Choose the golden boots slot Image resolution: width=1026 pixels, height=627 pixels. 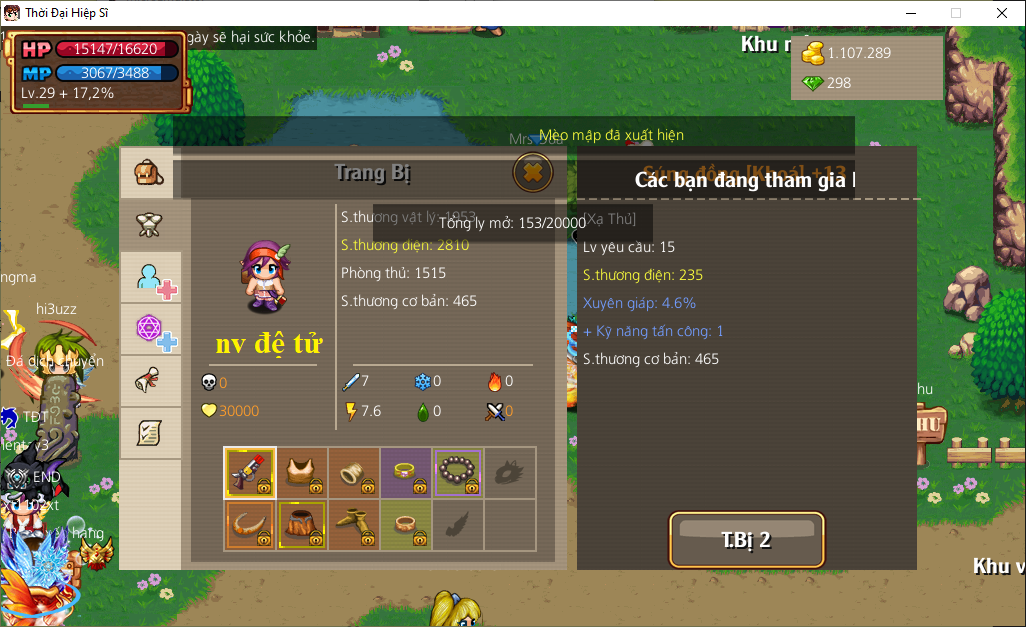(x=353, y=524)
